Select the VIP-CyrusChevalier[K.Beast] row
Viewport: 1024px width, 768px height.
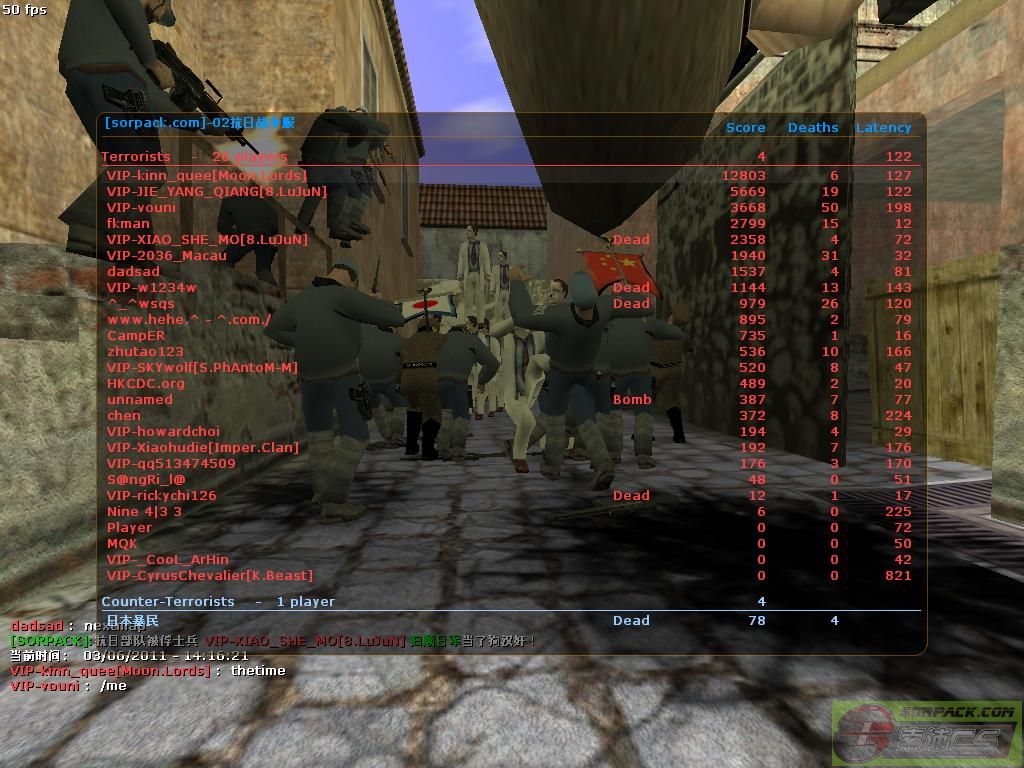tap(210, 576)
